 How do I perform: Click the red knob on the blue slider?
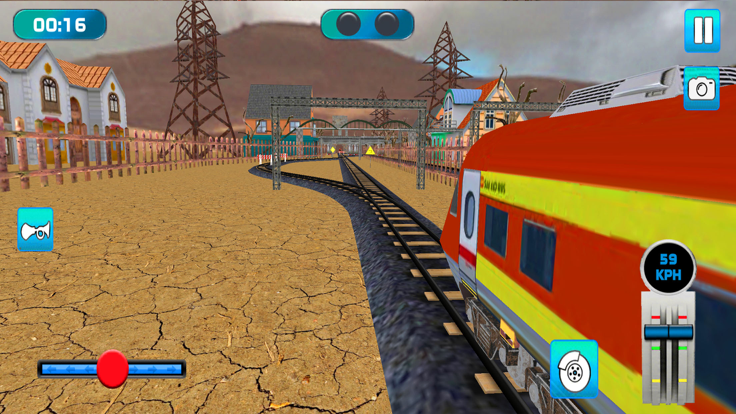coord(112,369)
